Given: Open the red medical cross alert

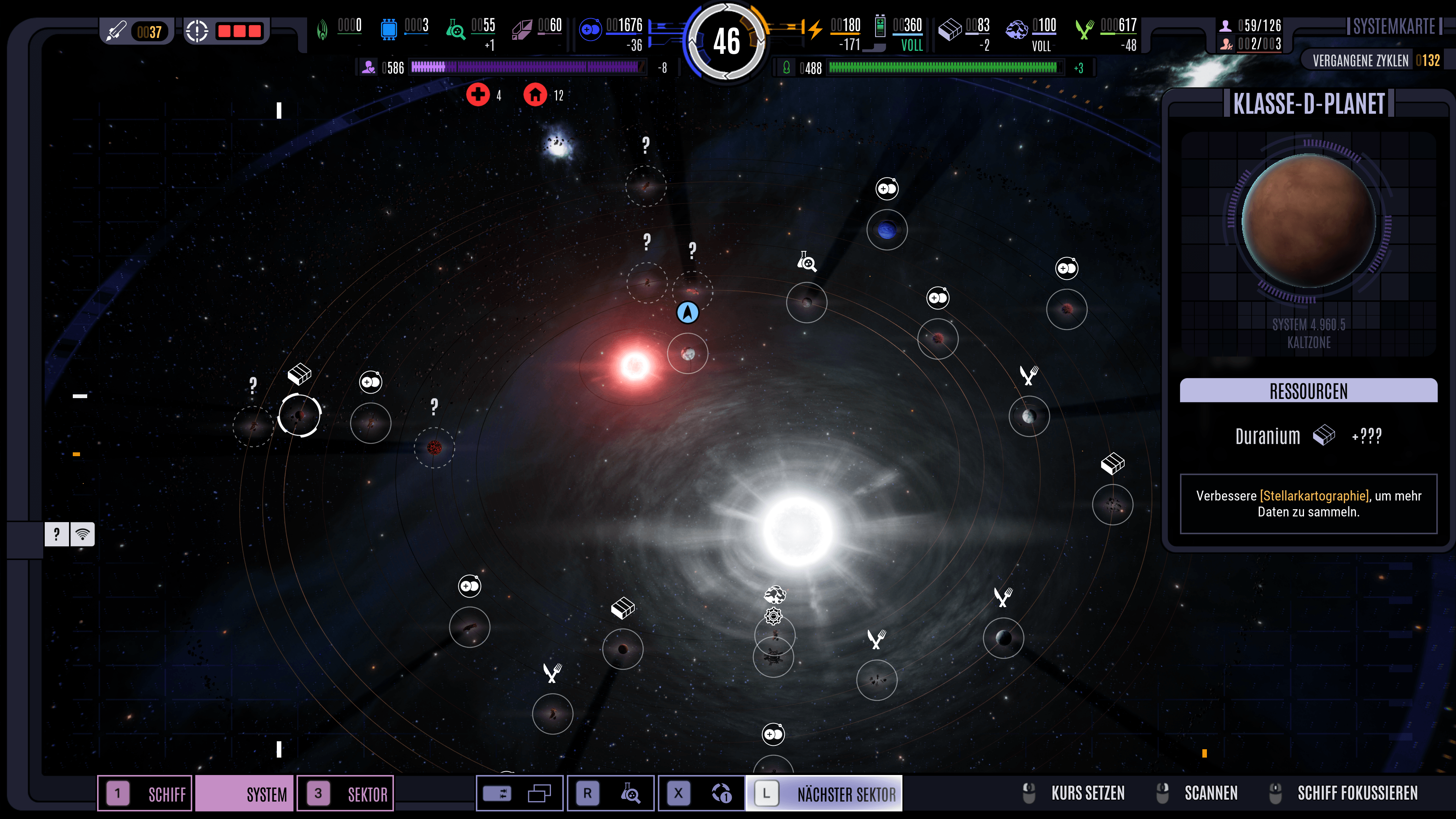Looking at the screenshot, I should point(478,94).
